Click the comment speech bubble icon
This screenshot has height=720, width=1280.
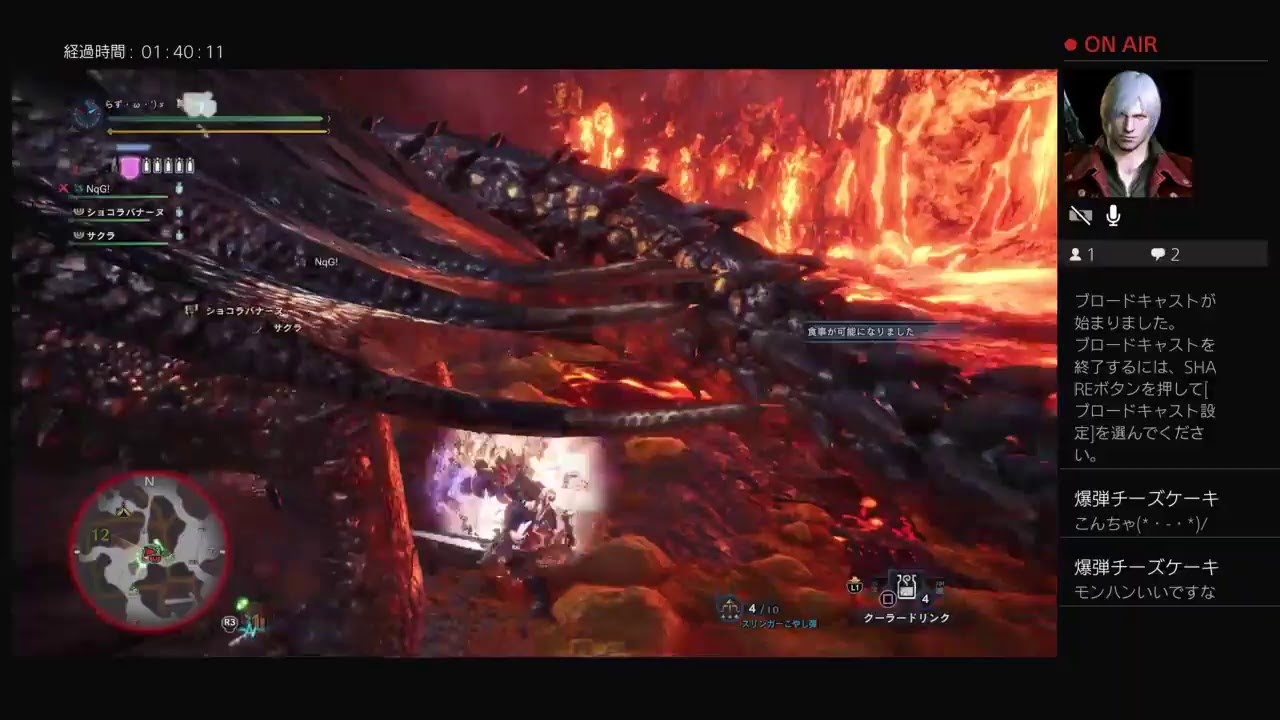[1158, 254]
